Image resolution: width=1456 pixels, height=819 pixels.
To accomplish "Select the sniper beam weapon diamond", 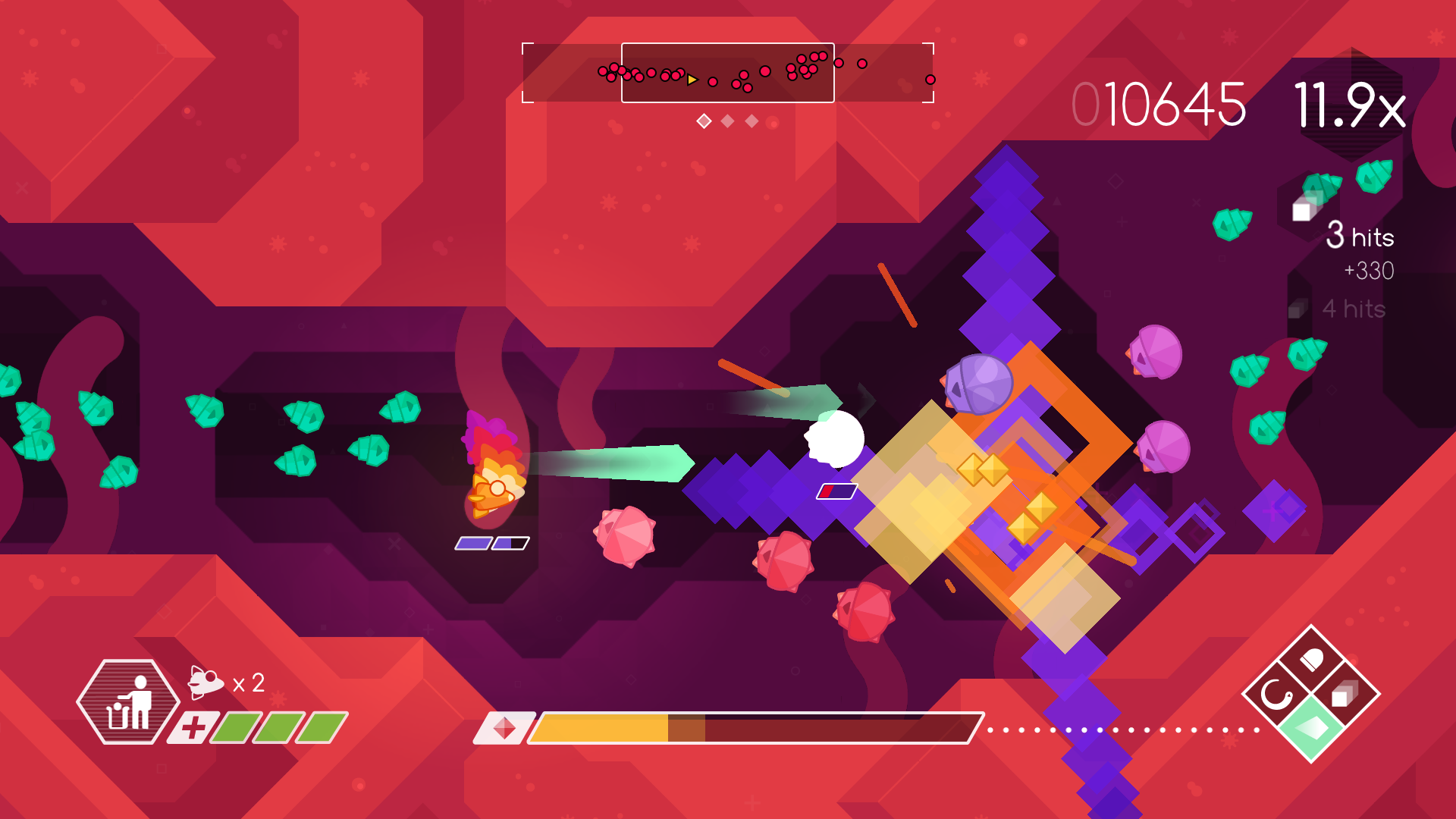I will click(x=1345, y=695).
